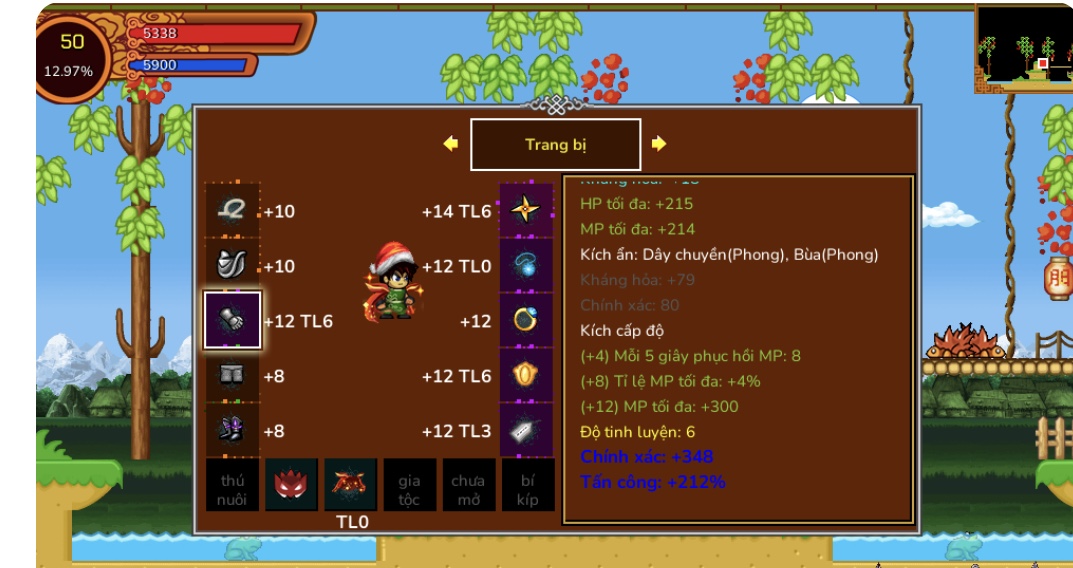
Task: Choose the purple boots equipment slot
Action: pos(232,430)
